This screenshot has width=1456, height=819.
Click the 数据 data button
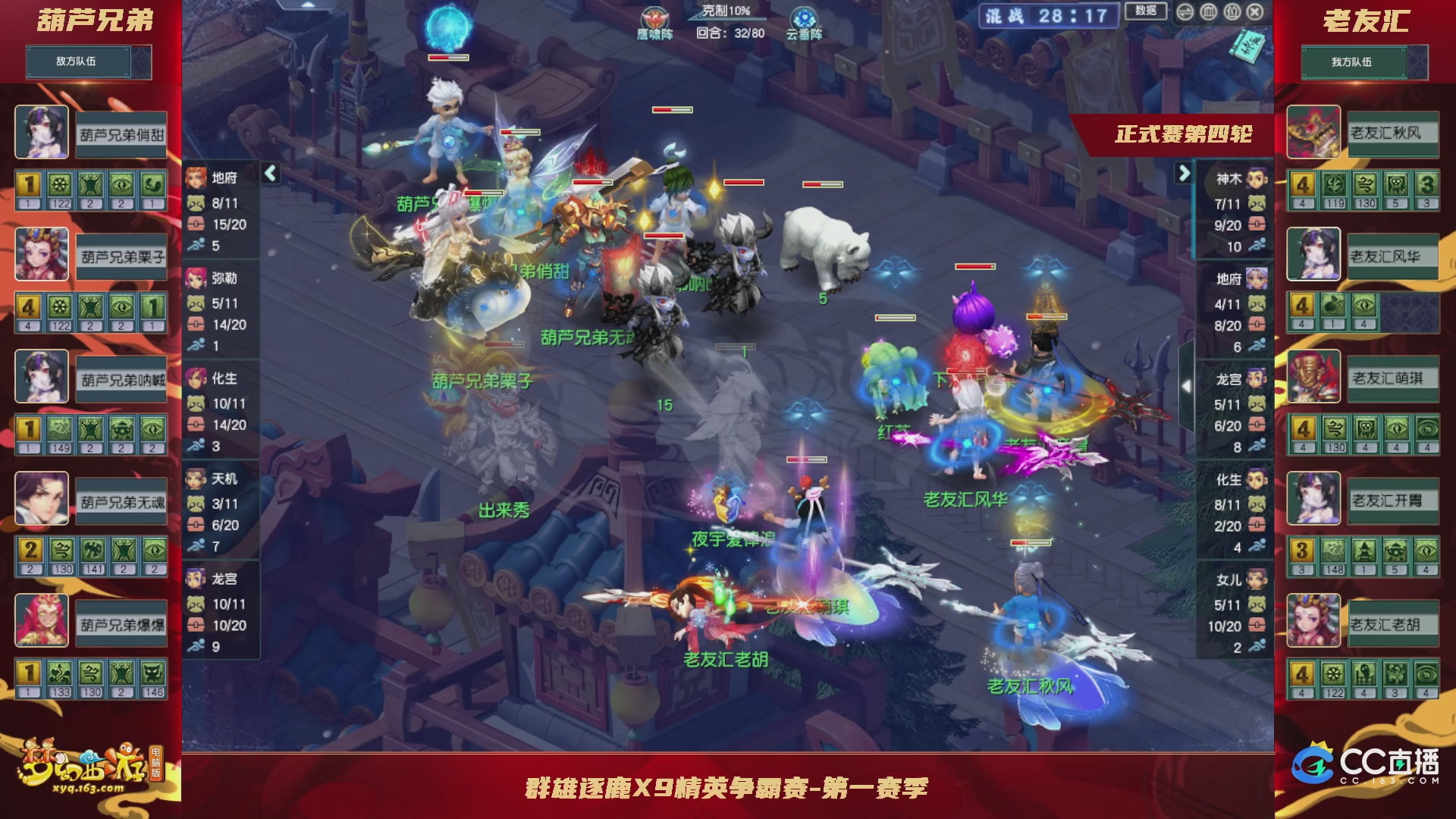[x=1145, y=11]
